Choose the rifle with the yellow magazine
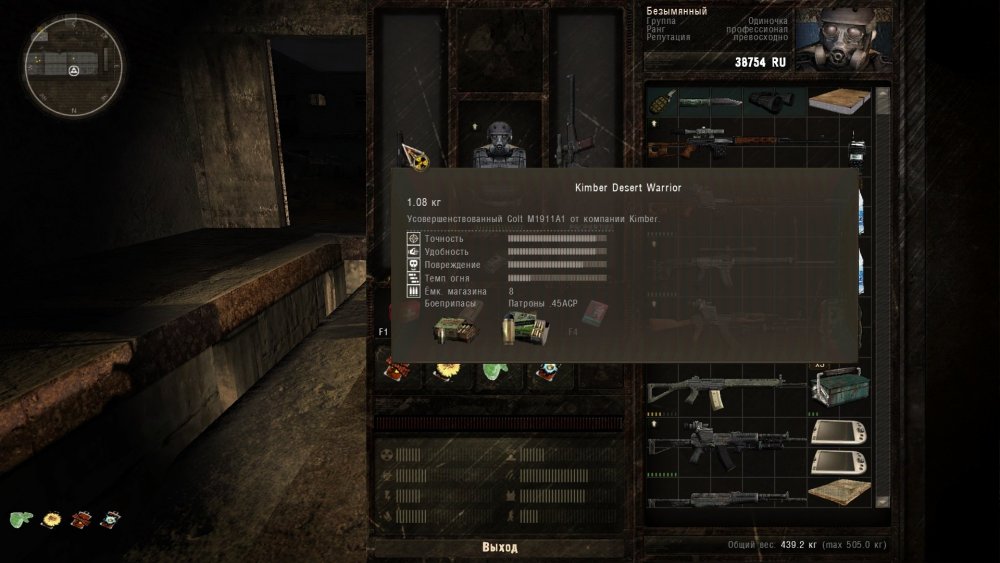1000x563 pixels. coord(725,390)
